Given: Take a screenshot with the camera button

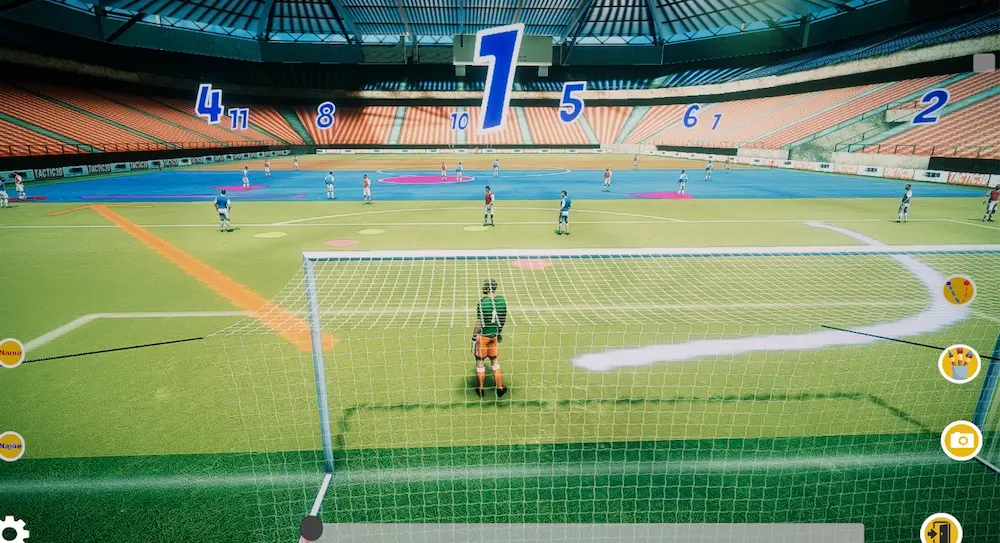Looking at the screenshot, I should (961, 440).
